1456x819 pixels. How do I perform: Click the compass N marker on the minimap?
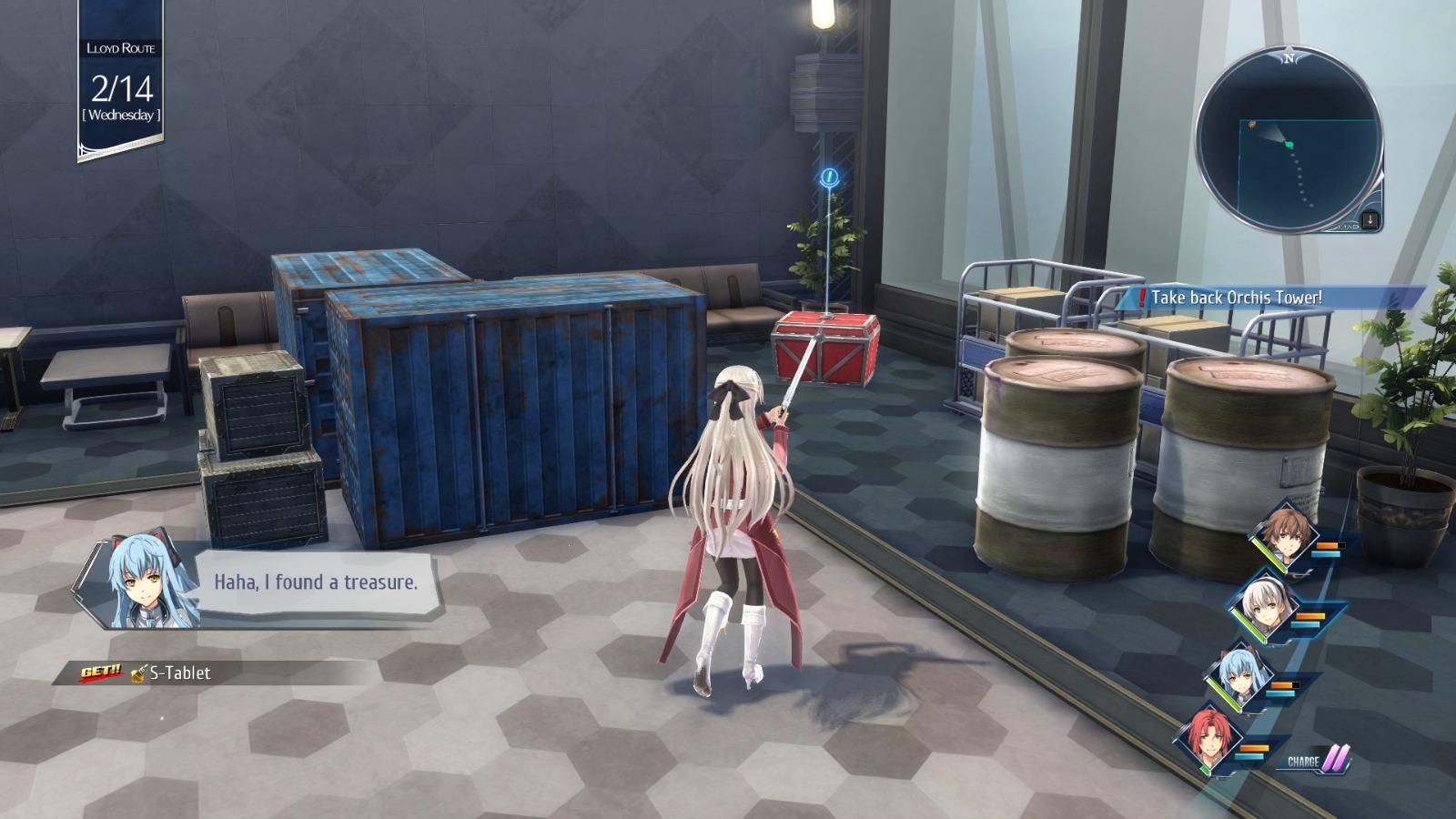[x=1289, y=57]
